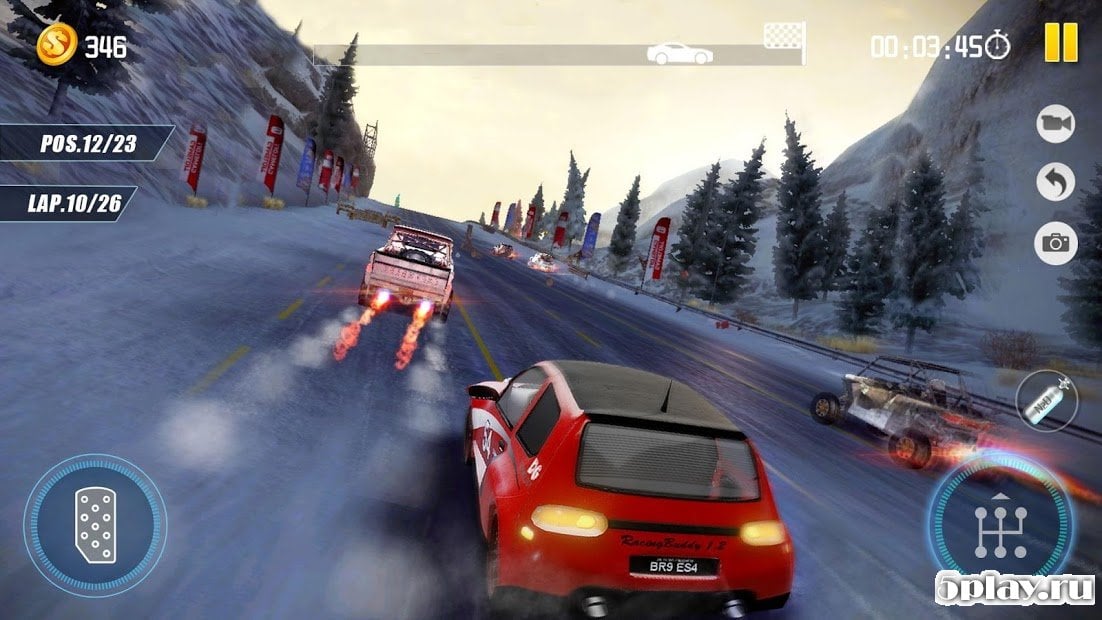Hit the brake pedal button

pos(95,525)
